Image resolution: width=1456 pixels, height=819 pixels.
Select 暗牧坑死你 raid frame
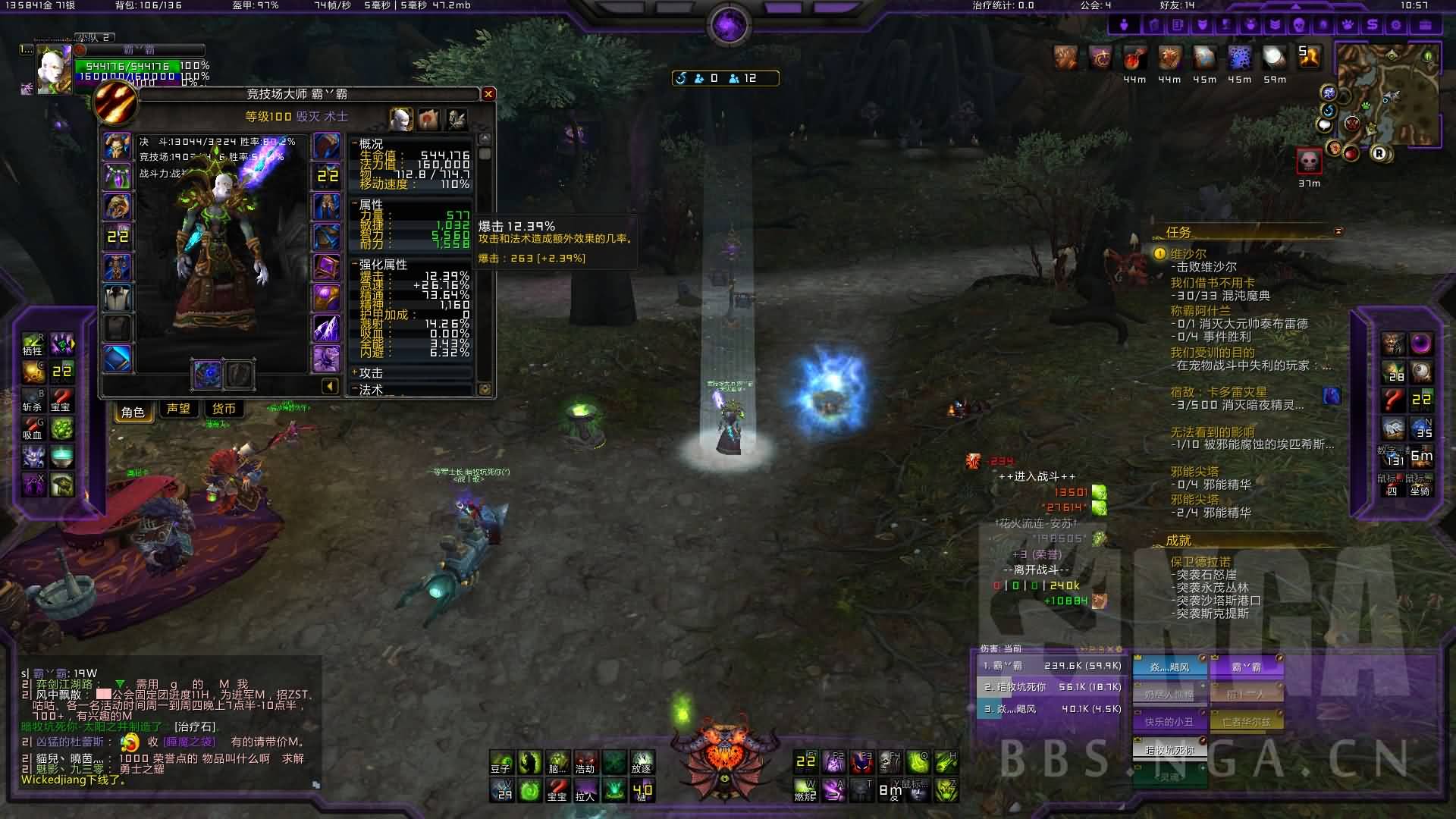coord(1169,749)
